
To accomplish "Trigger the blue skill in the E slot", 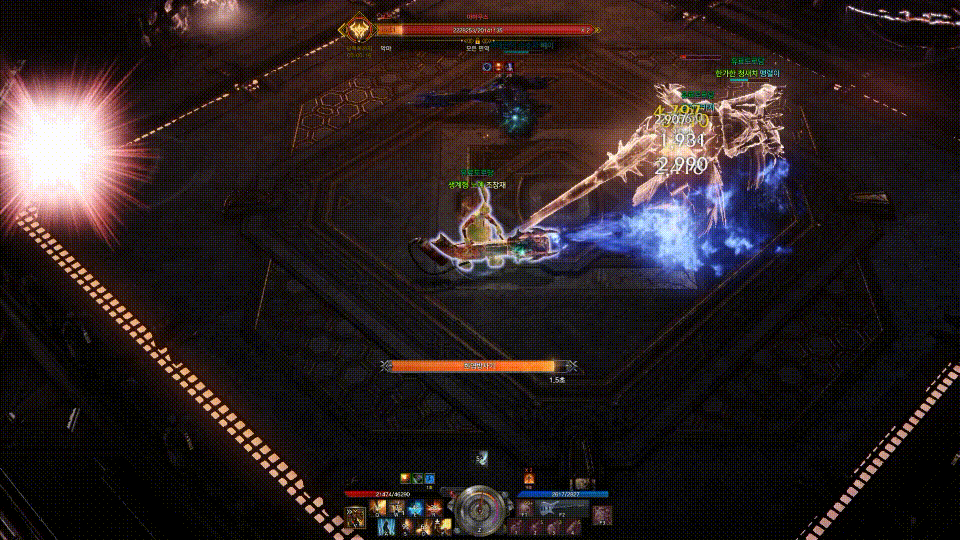I will point(414,508).
